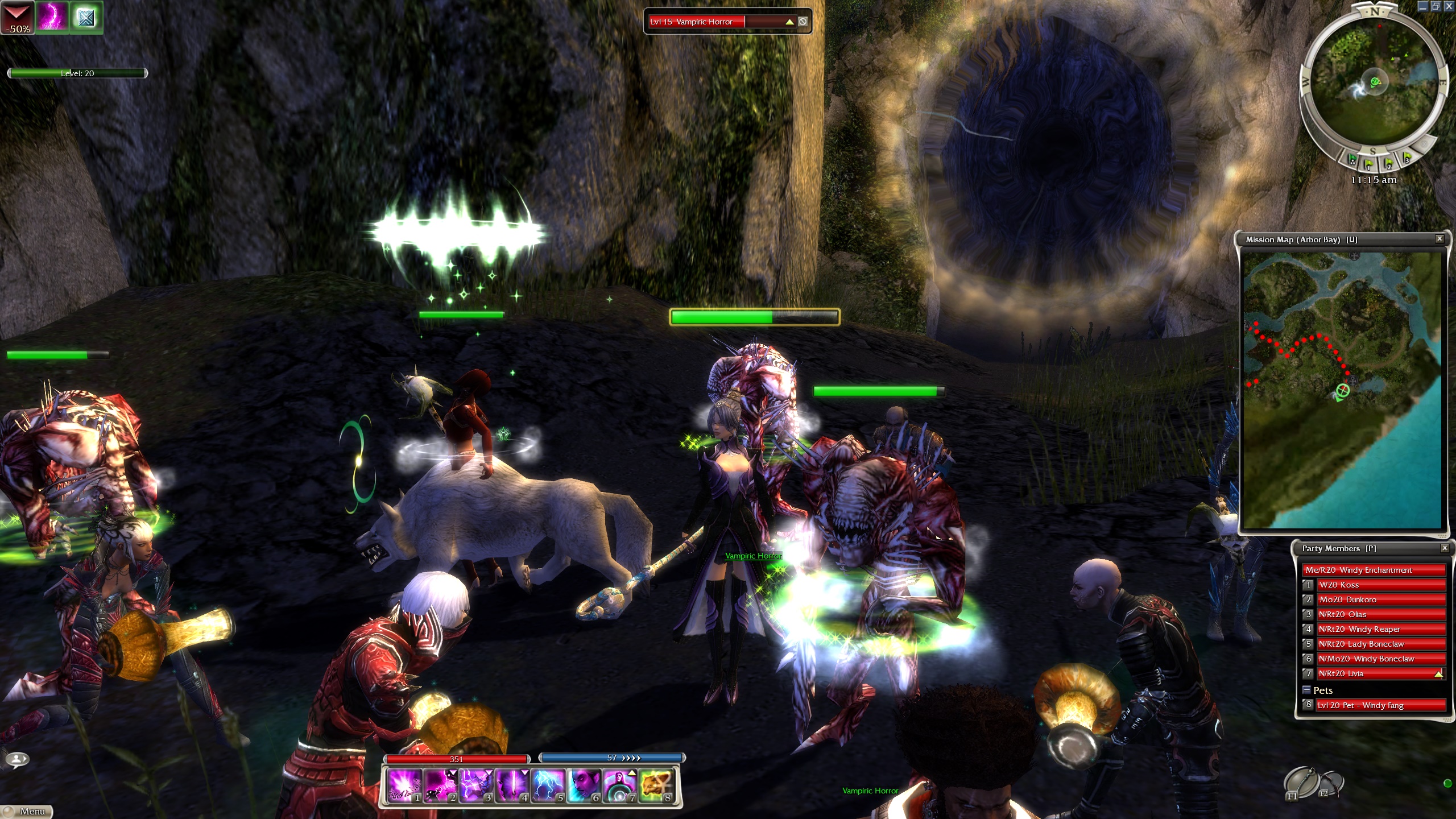Close the Party Members window
Screen dimensions: 1456x819
1445,548
